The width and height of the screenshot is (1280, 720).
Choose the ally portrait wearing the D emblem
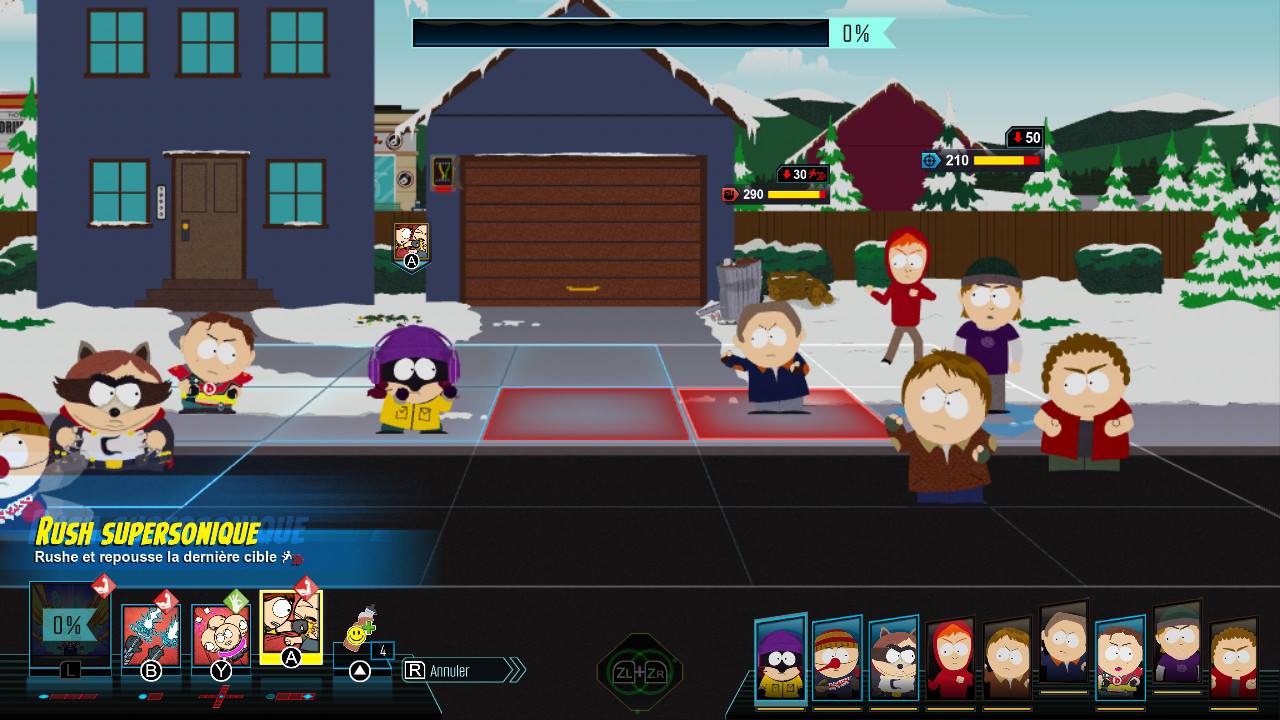1120,660
